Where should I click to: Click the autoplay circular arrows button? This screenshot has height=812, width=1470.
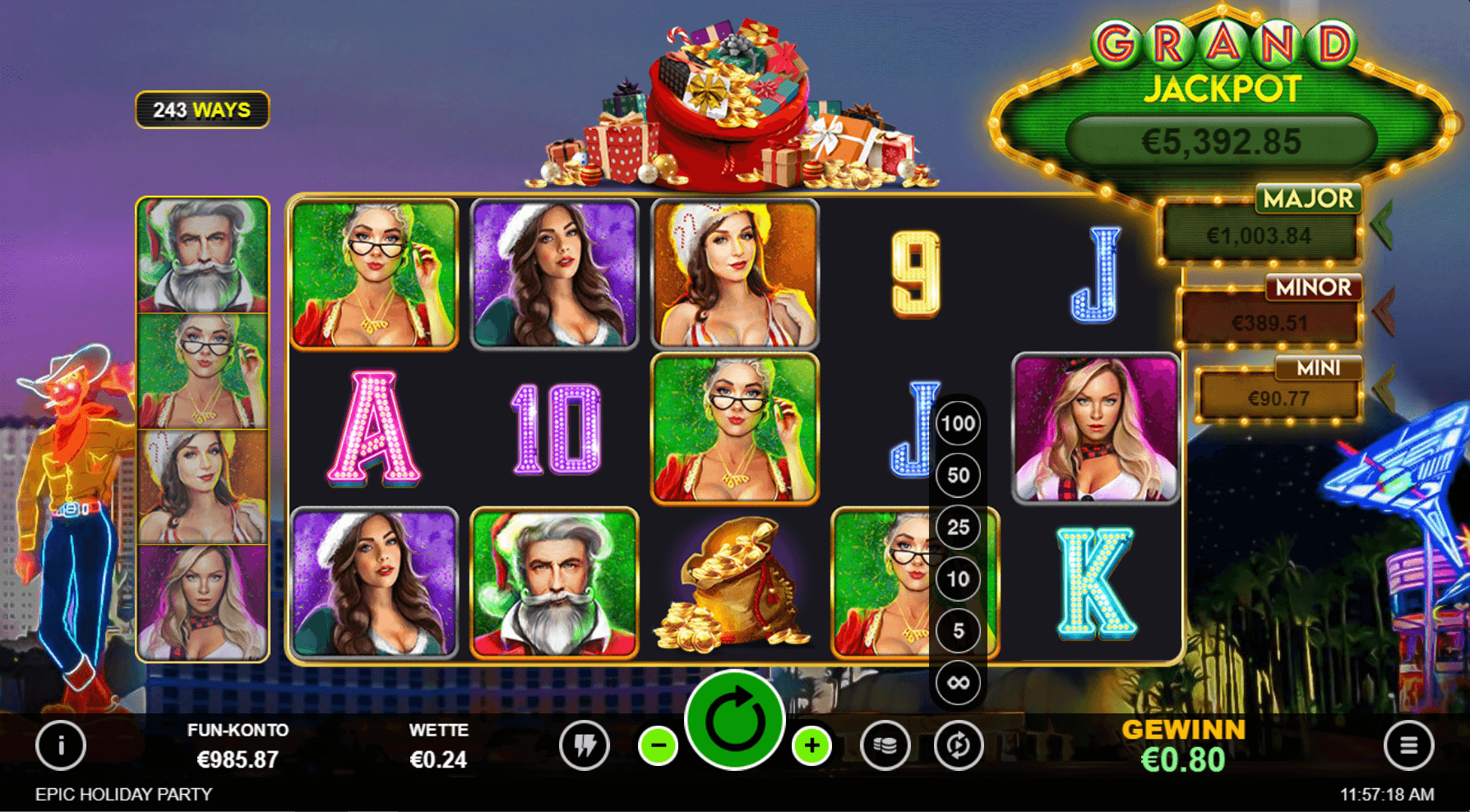pos(958,745)
